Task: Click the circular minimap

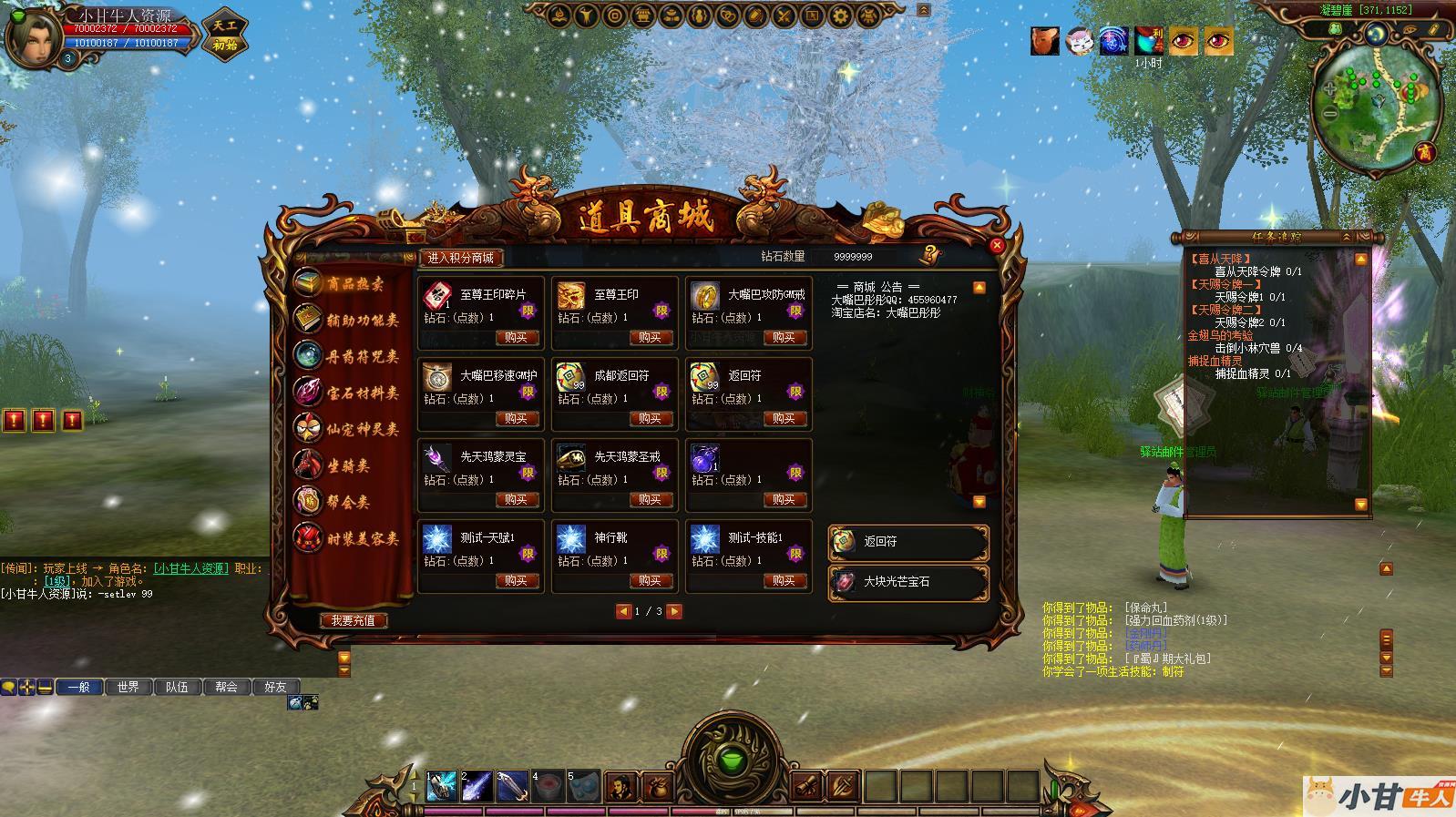Action: [x=1376, y=101]
